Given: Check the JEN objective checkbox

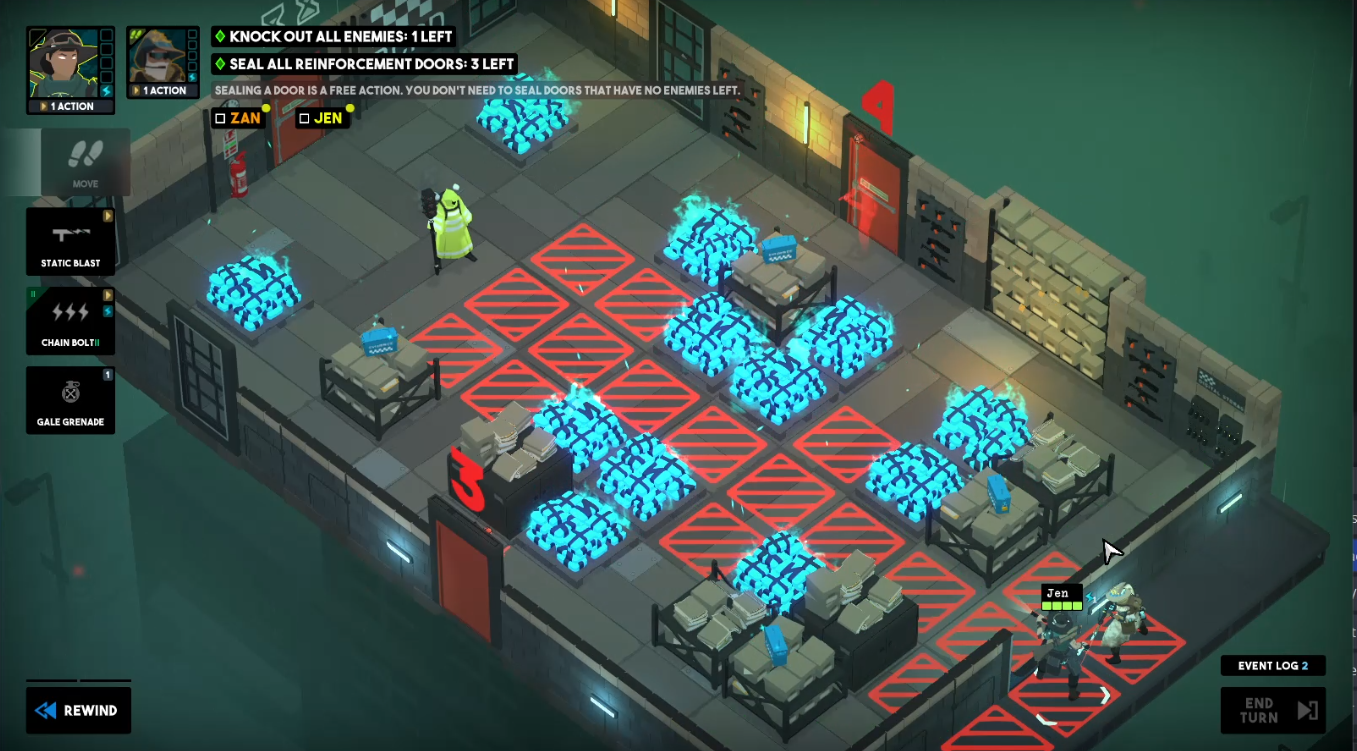Looking at the screenshot, I should coord(305,118).
